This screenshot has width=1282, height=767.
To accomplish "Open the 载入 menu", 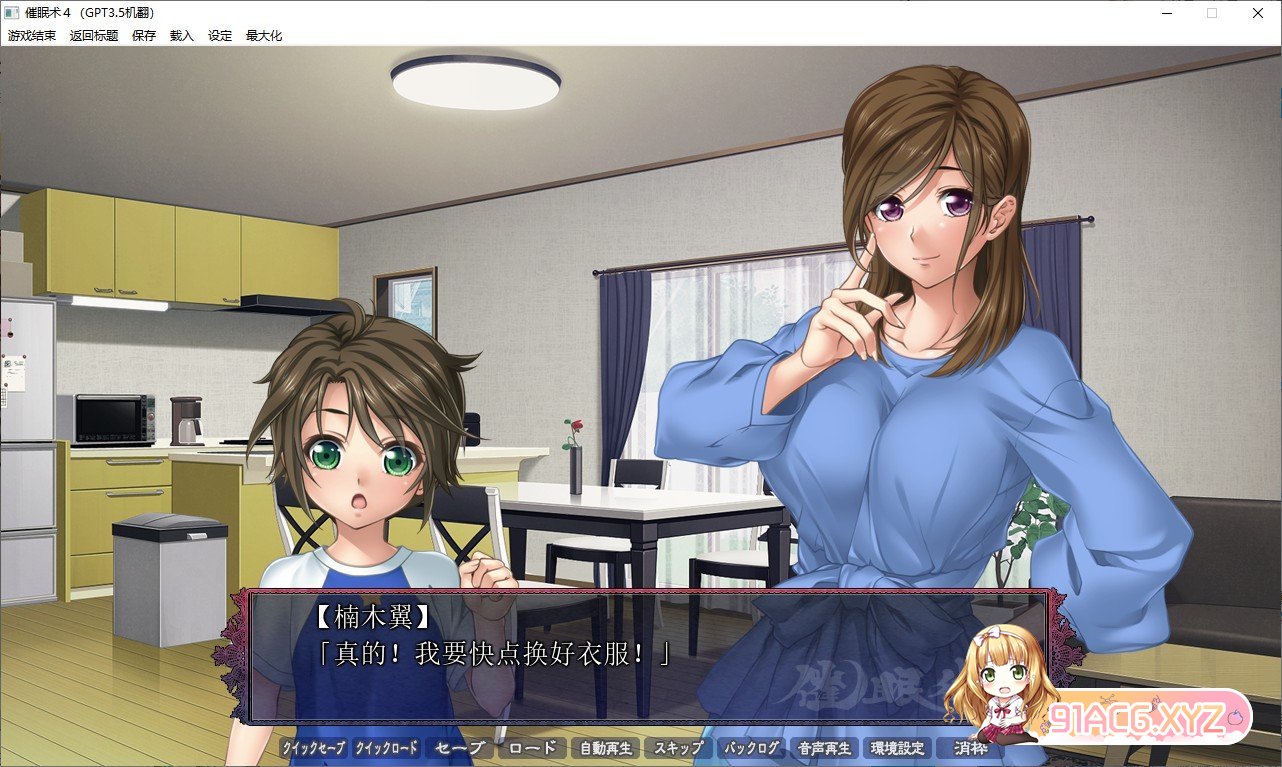I will pyautogui.click(x=182, y=35).
